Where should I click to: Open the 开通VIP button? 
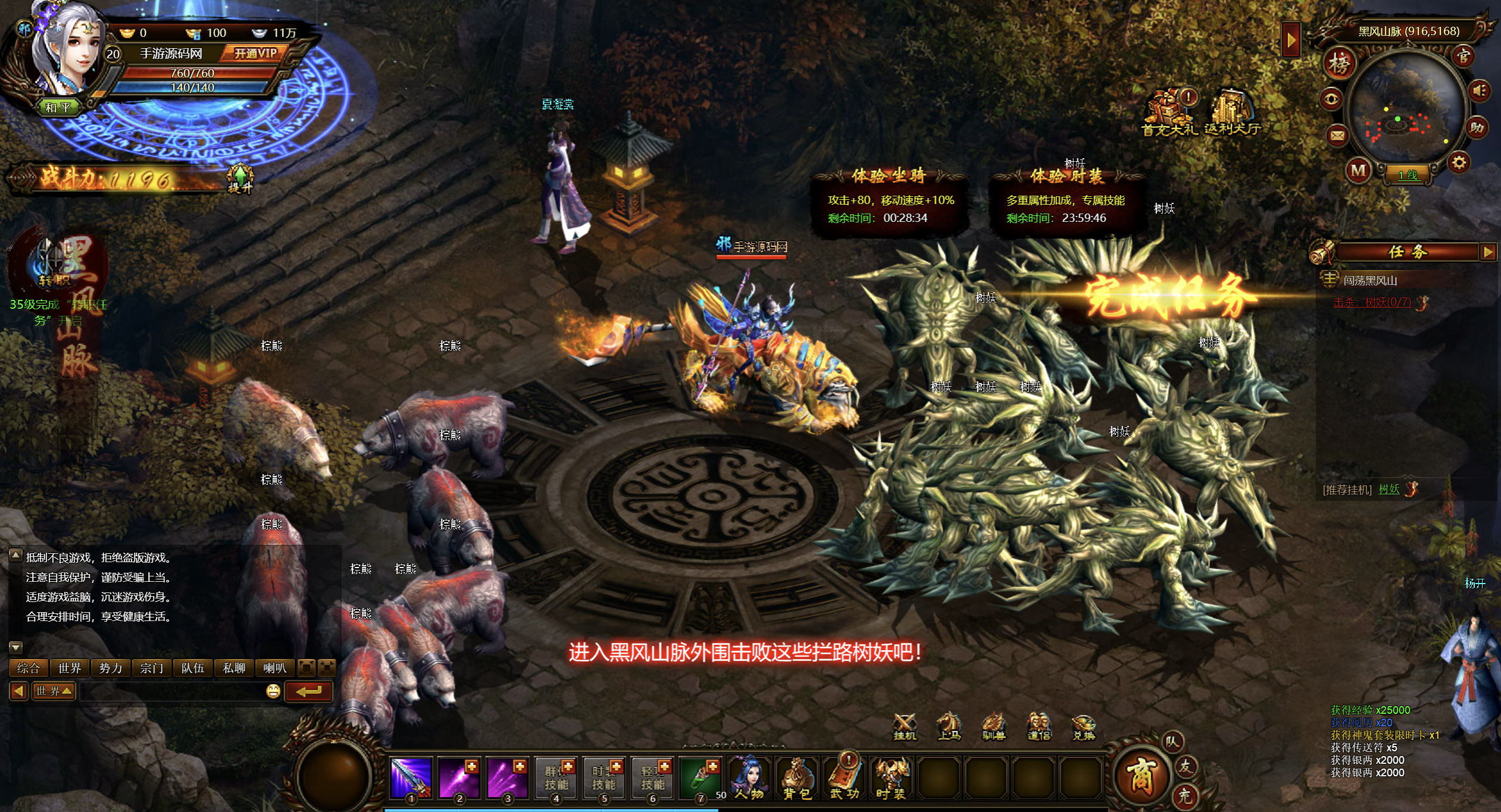(255, 54)
